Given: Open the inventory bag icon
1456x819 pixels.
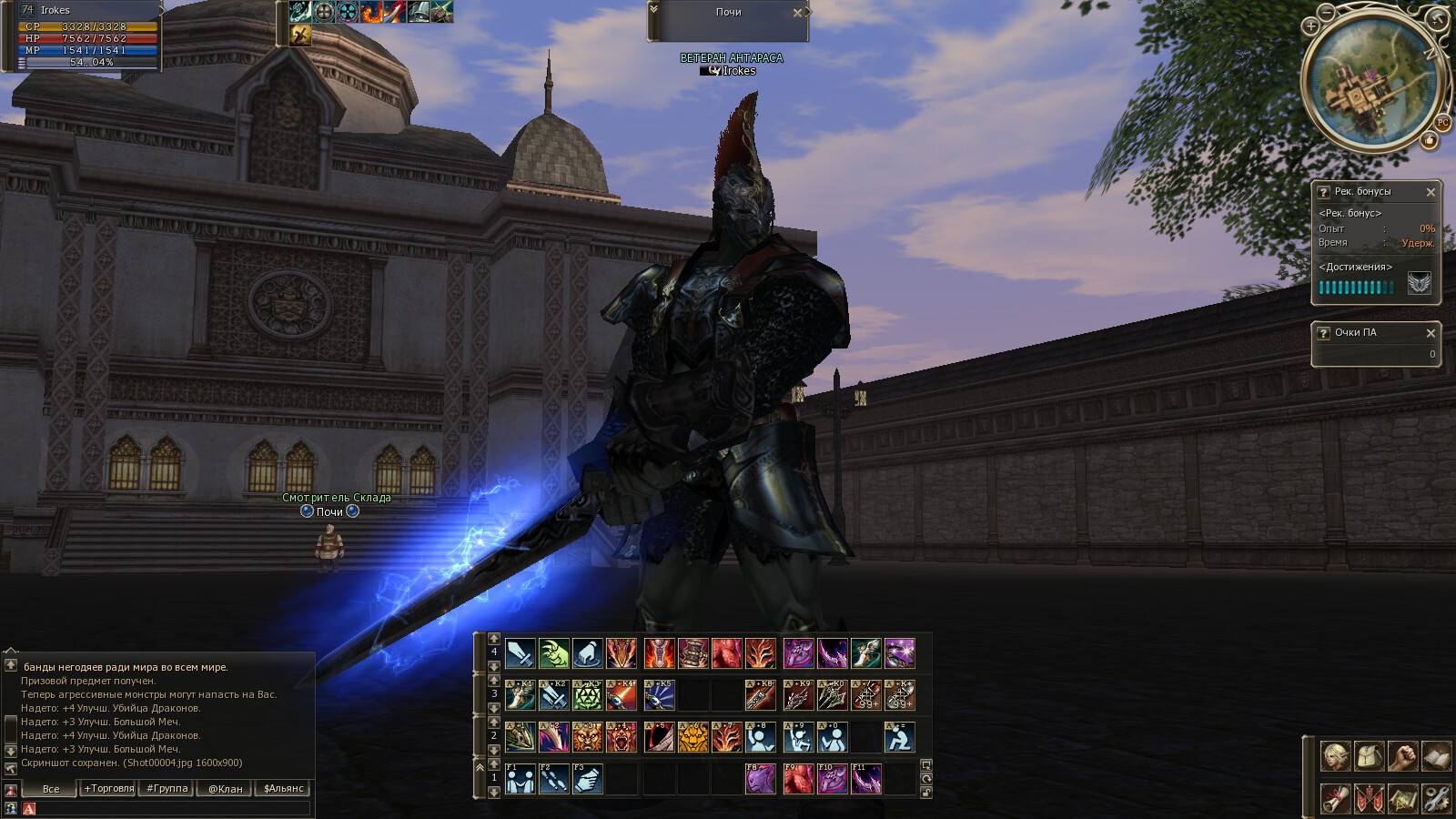Looking at the screenshot, I should coord(1369,756).
